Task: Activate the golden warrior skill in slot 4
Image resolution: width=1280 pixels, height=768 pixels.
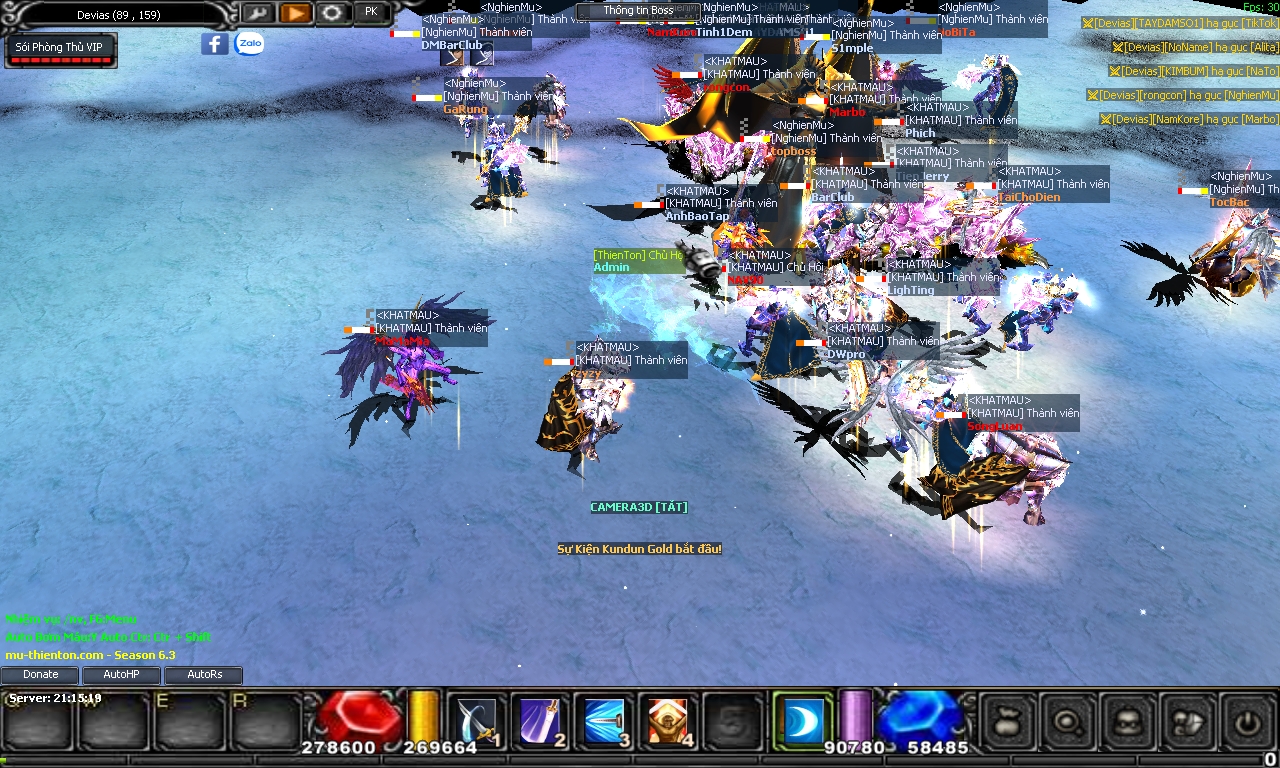Action: [x=668, y=720]
